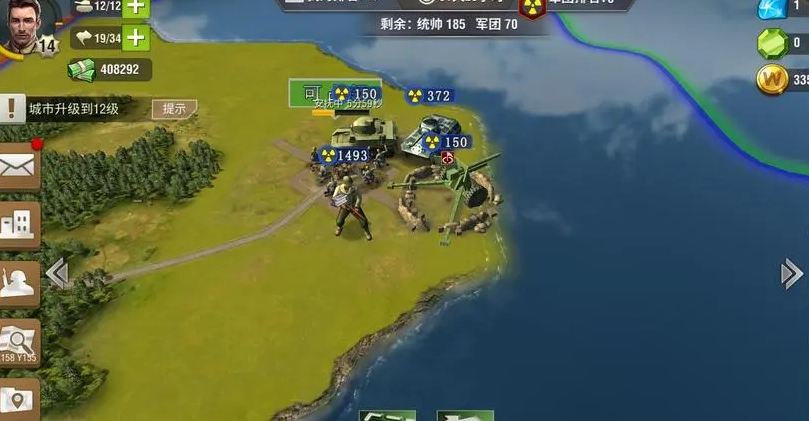Tap the plus button beside 12/12
This screenshot has width=809, height=421.
[134, 7]
